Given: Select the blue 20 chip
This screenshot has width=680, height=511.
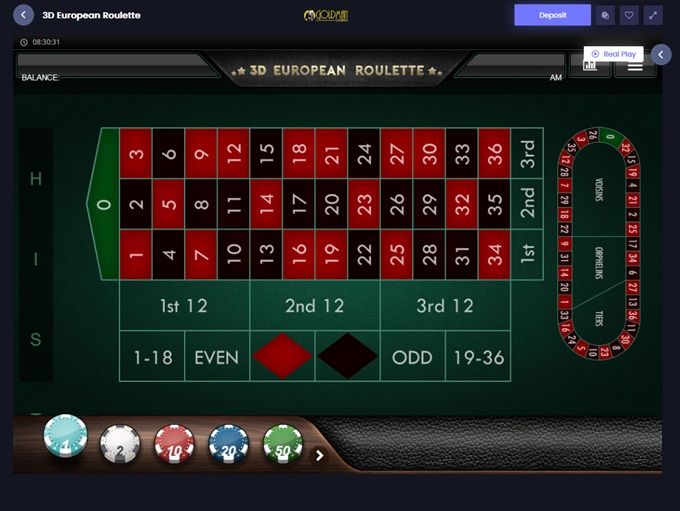Looking at the screenshot, I should click(228, 444).
